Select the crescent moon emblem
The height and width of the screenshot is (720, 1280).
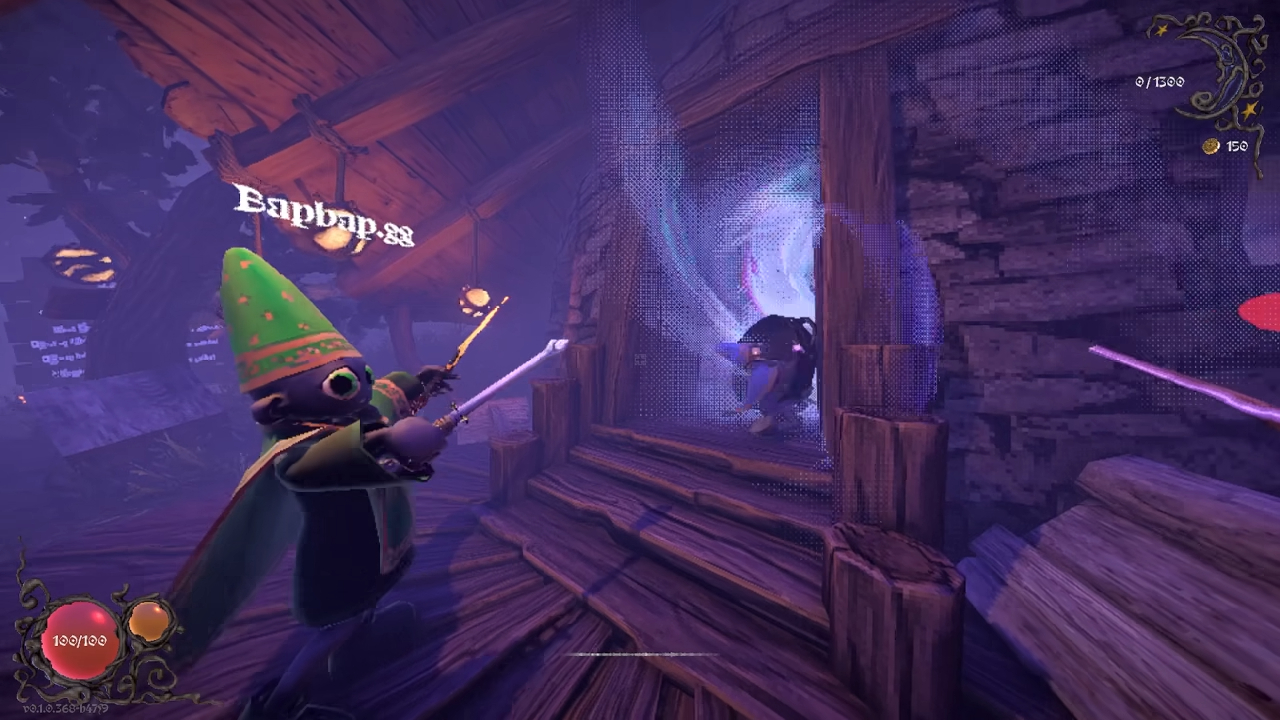coord(1219,70)
